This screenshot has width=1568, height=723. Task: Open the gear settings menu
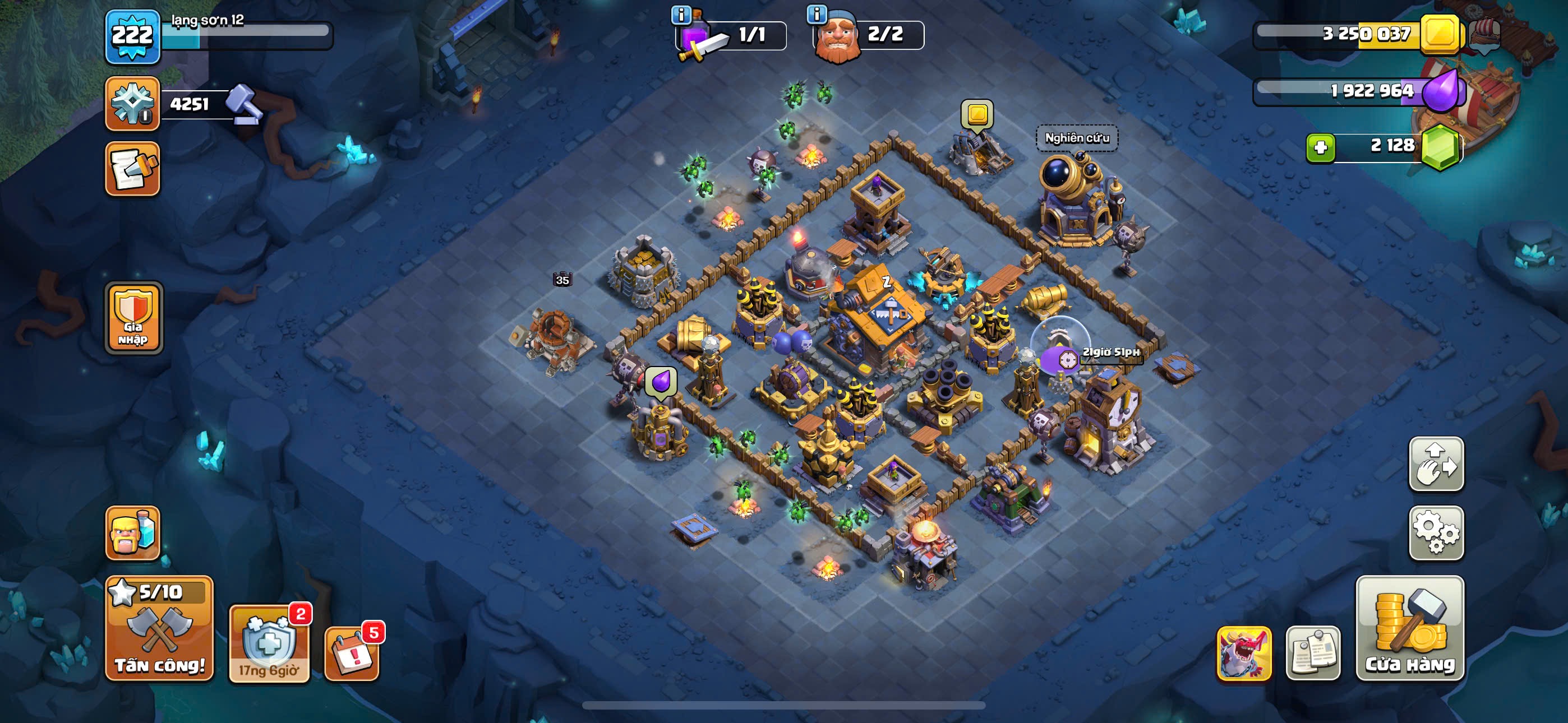point(1436,532)
